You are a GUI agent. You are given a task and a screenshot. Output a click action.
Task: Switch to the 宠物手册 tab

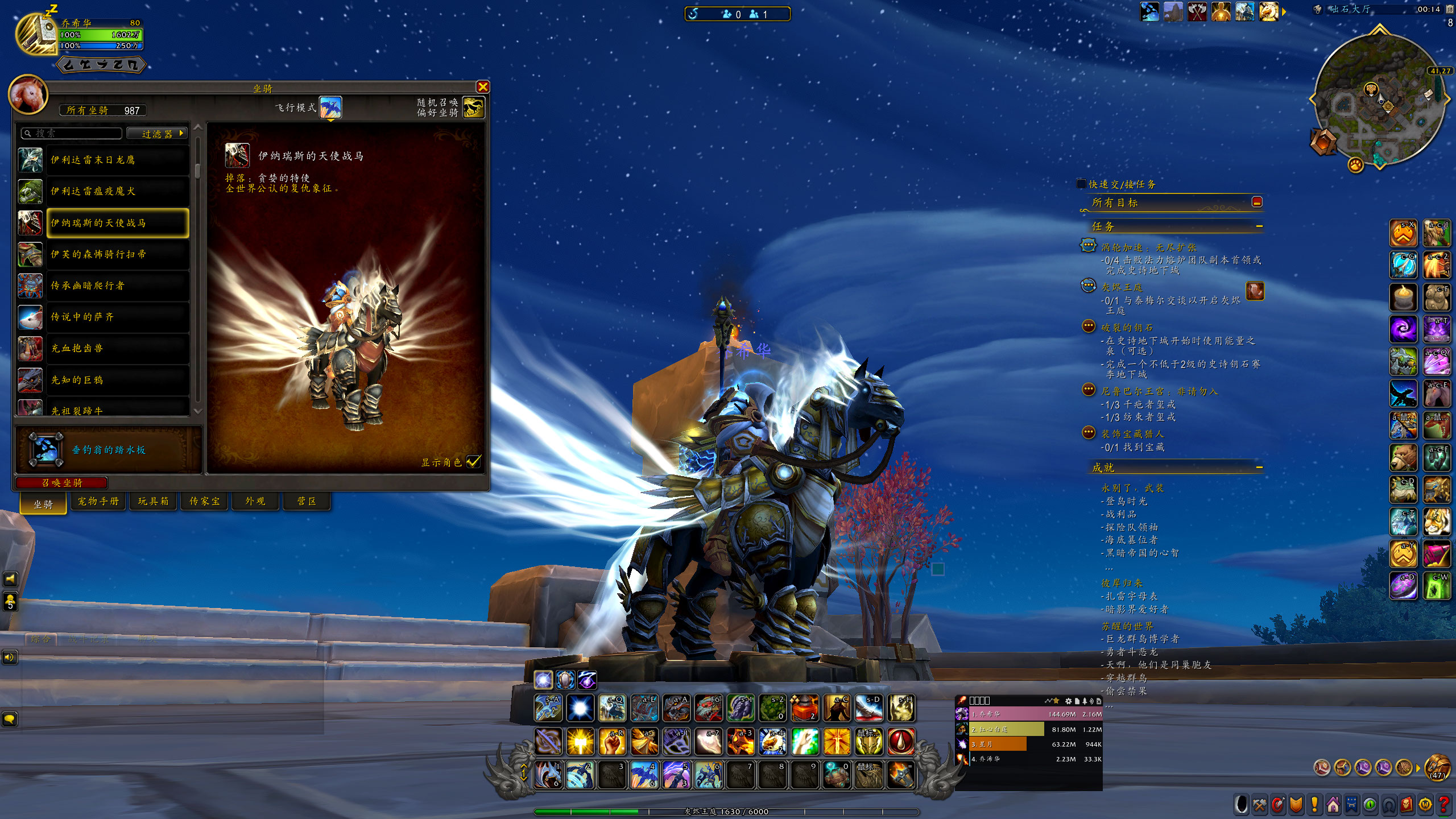click(x=98, y=501)
